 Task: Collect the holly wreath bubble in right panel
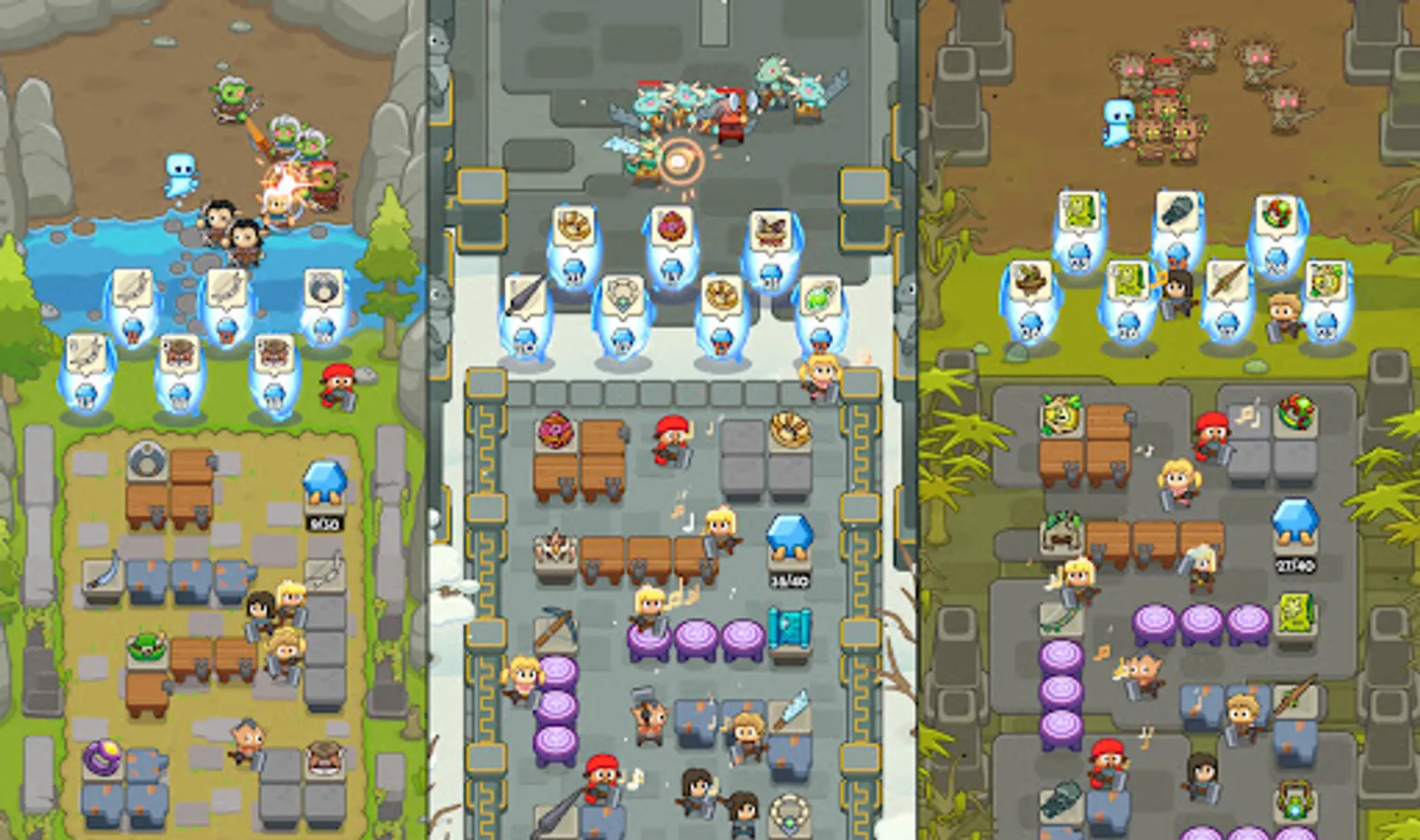pos(1277,213)
